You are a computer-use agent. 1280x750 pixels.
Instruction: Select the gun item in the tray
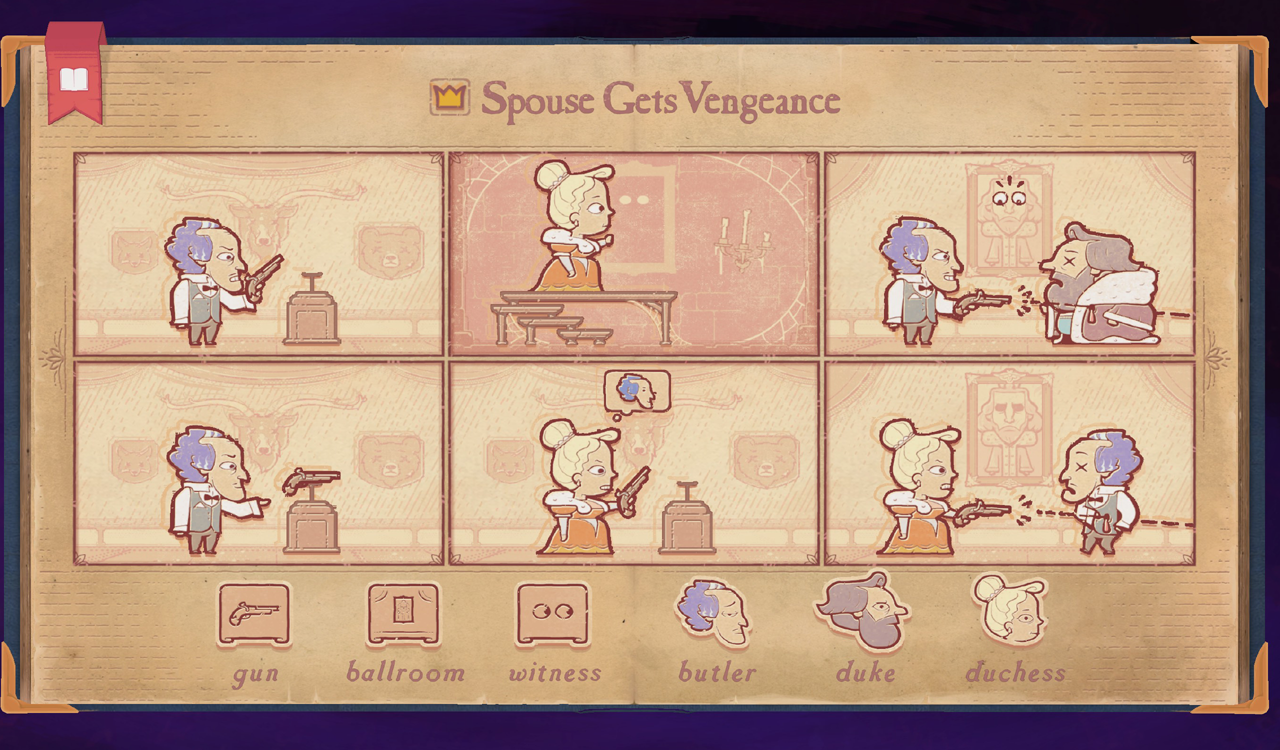(x=255, y=615)
